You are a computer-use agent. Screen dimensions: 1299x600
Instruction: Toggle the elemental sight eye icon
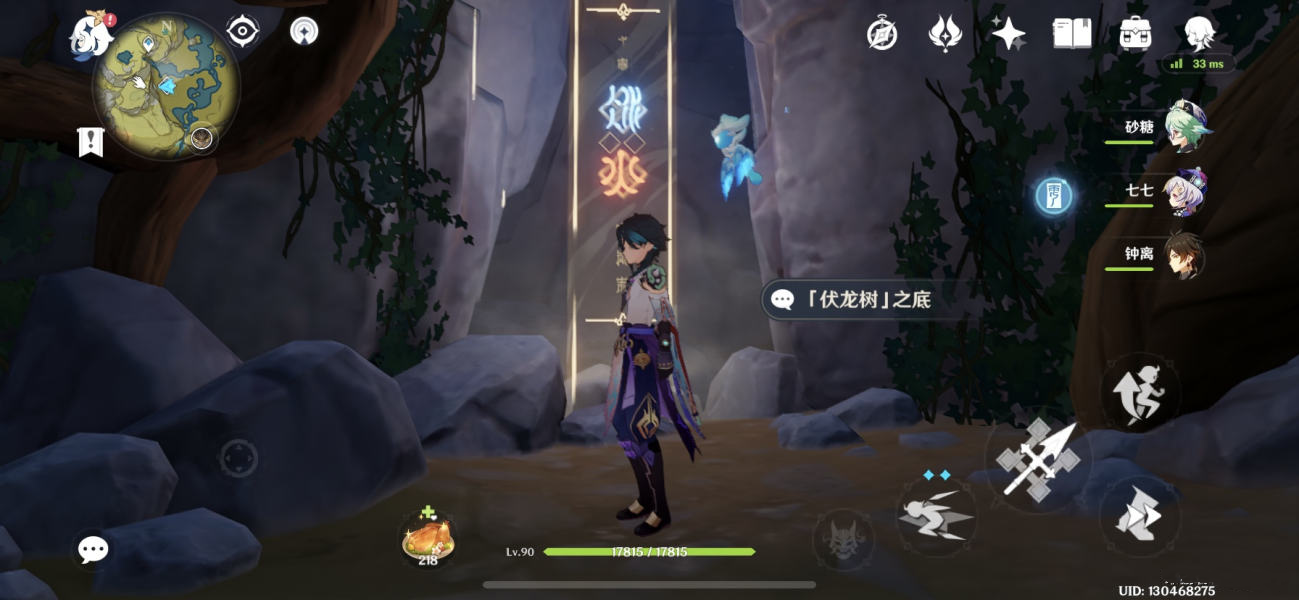point(242,32)
